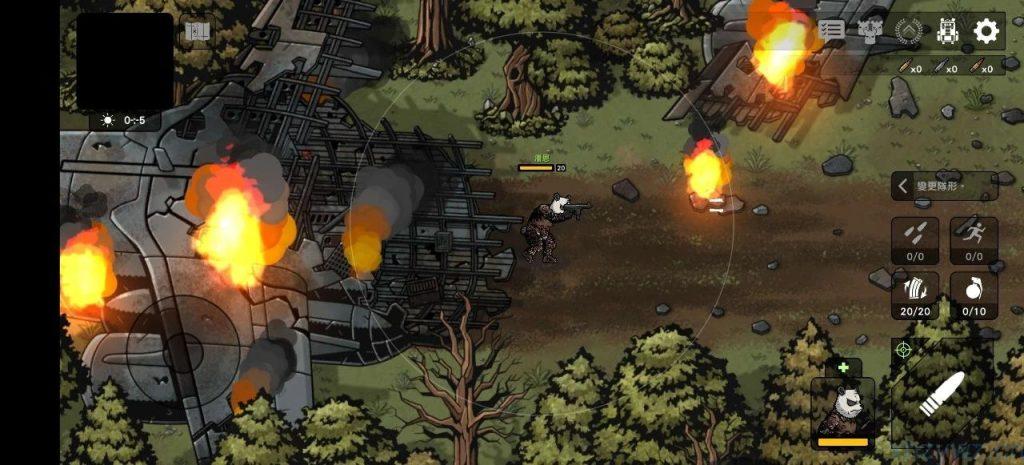Heal the panda with the green plus
The height and width of the screenshot is (465, 1024).
[x=842, y=367]
